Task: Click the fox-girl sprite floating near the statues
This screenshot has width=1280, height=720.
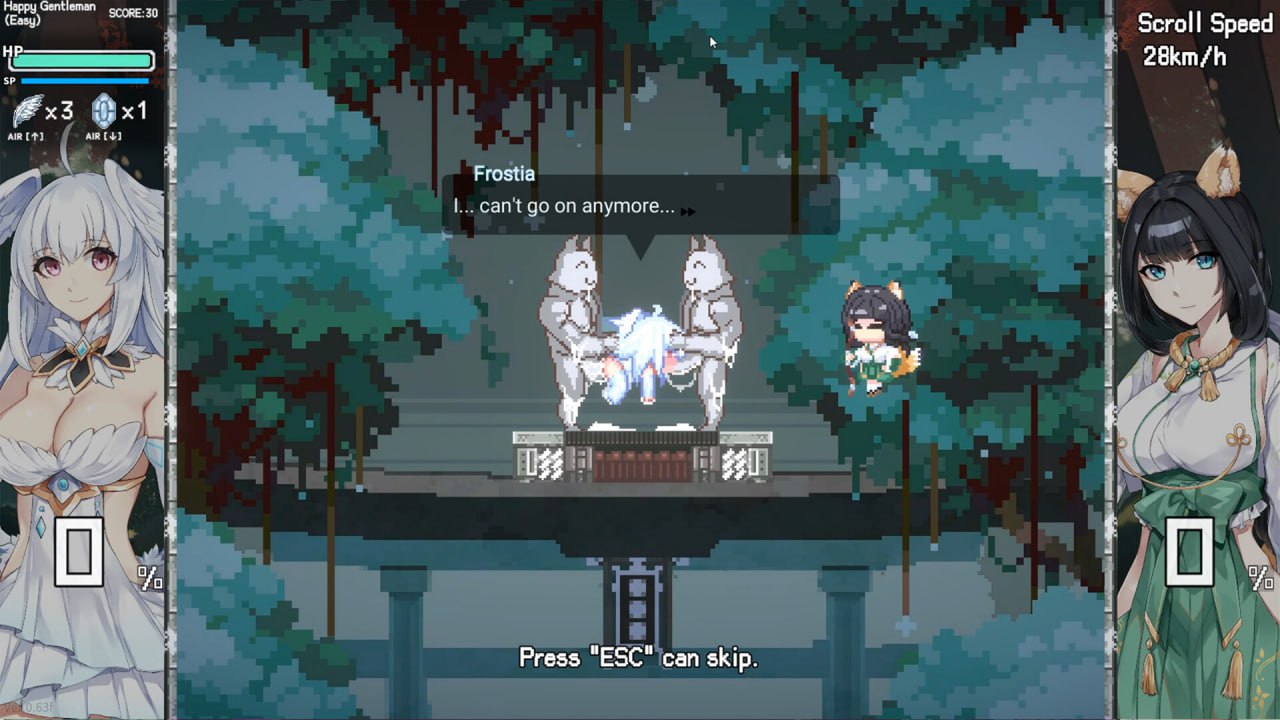Action: tap(875, 340)
